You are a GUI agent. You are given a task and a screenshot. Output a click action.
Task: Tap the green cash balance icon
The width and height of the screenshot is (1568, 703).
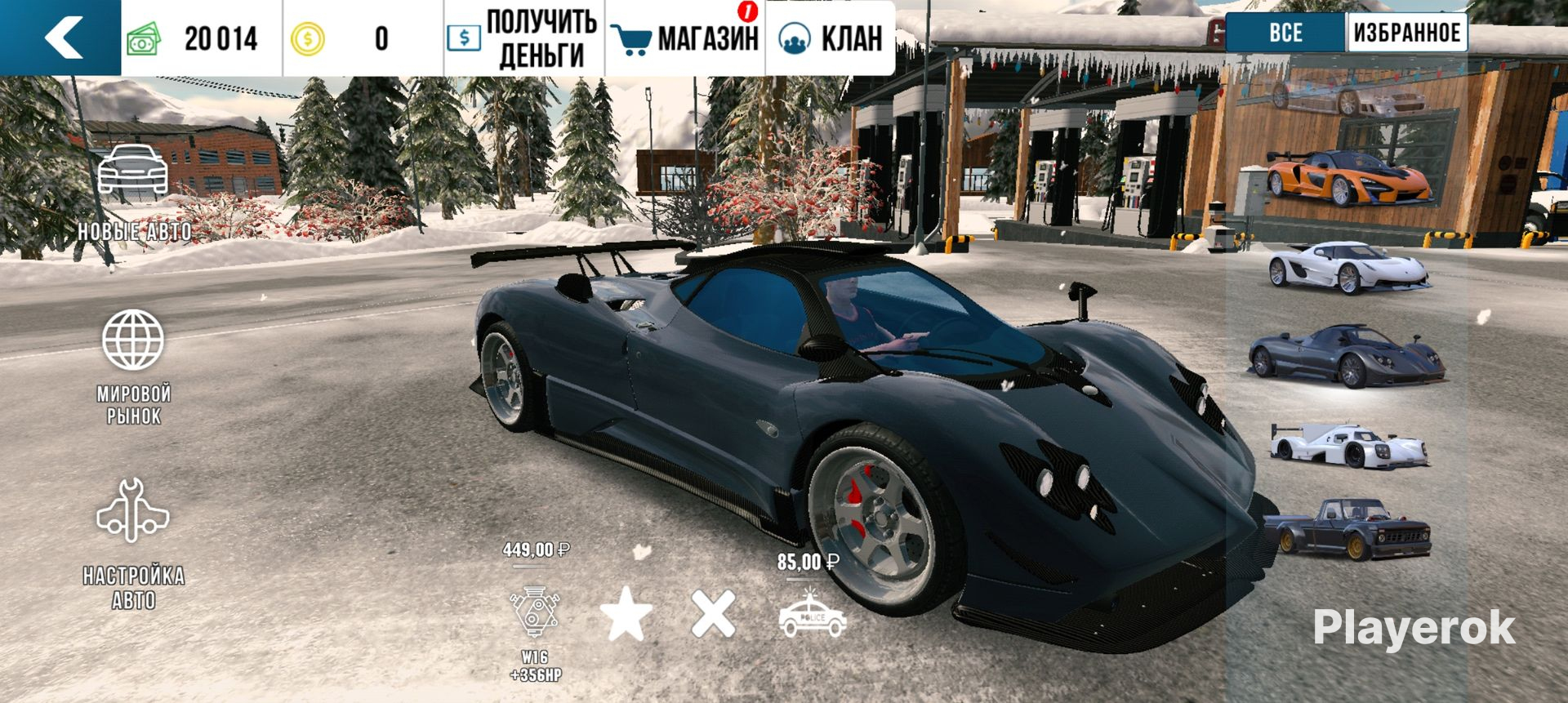coord(145,38)
